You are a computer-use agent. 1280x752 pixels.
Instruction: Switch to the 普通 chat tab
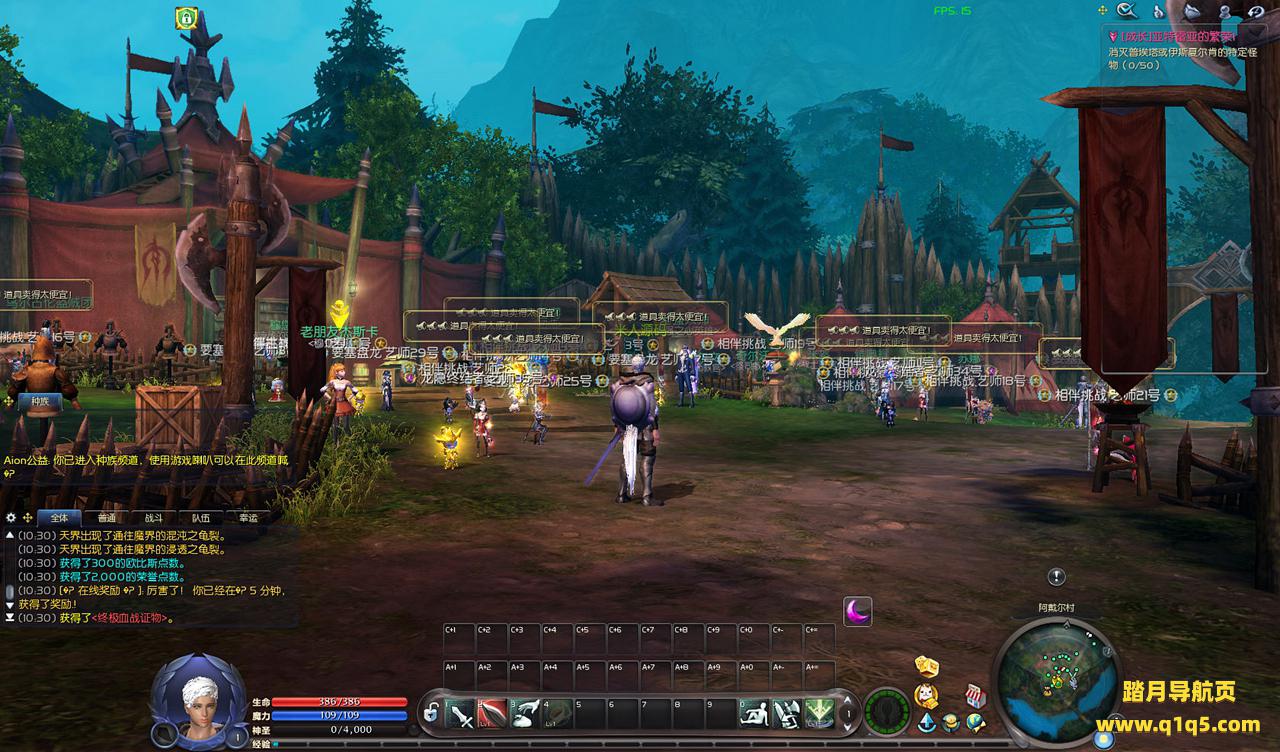click(x=106, y=518)
